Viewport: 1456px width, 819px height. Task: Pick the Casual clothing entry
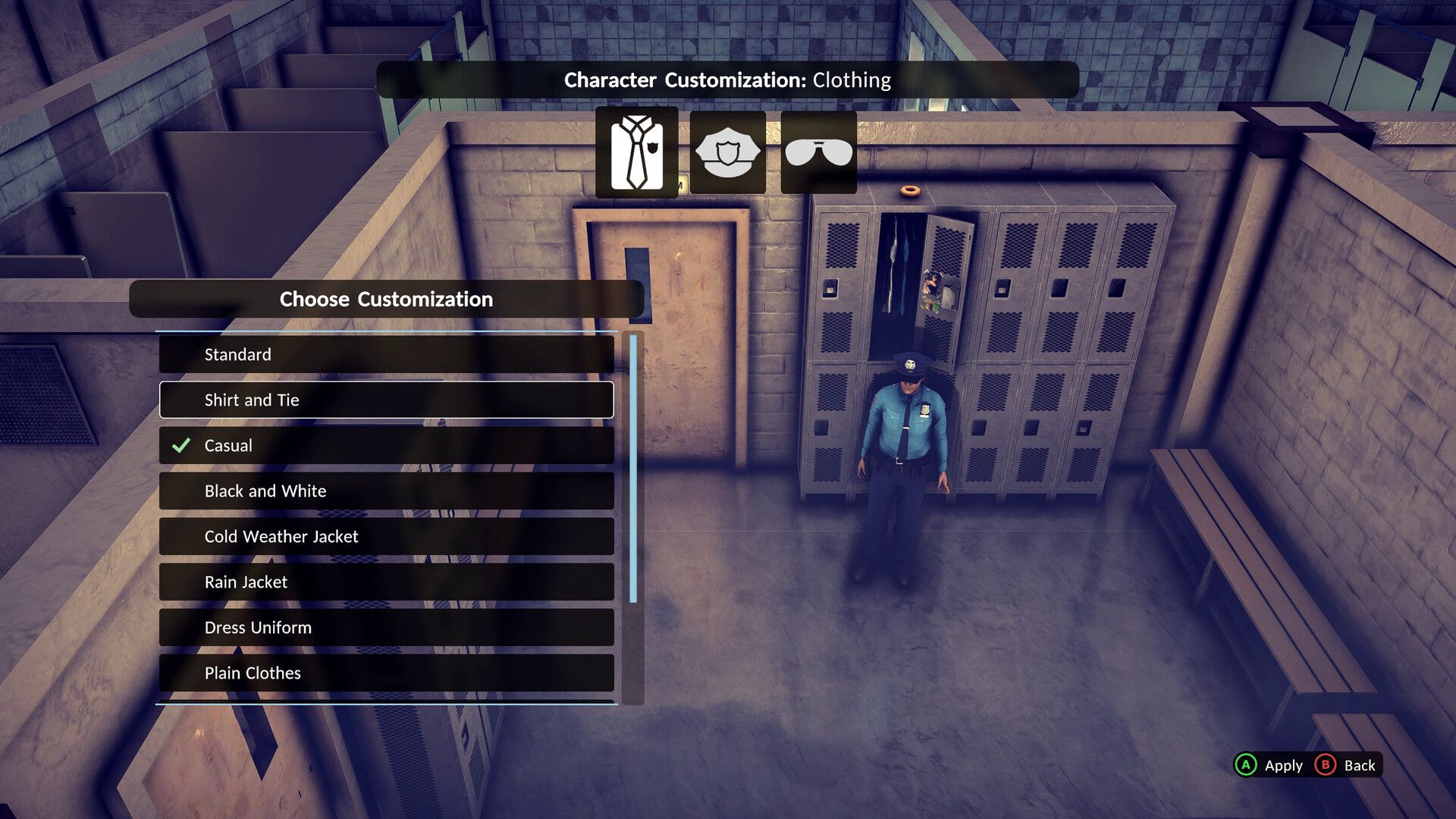pos(386,445)
